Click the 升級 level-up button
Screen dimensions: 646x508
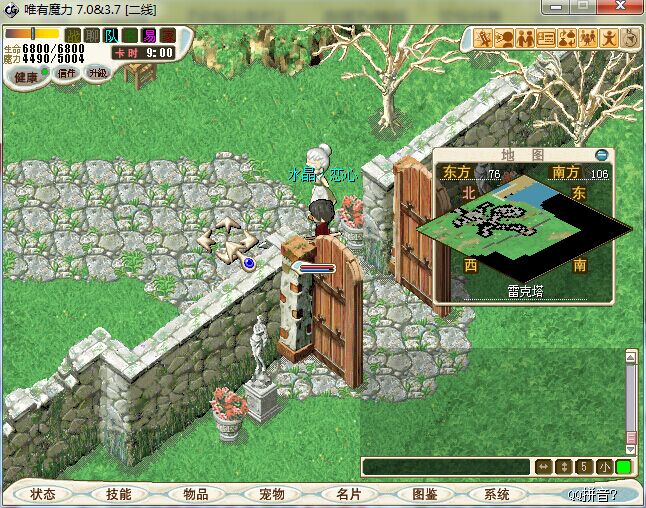coord(97,73)
